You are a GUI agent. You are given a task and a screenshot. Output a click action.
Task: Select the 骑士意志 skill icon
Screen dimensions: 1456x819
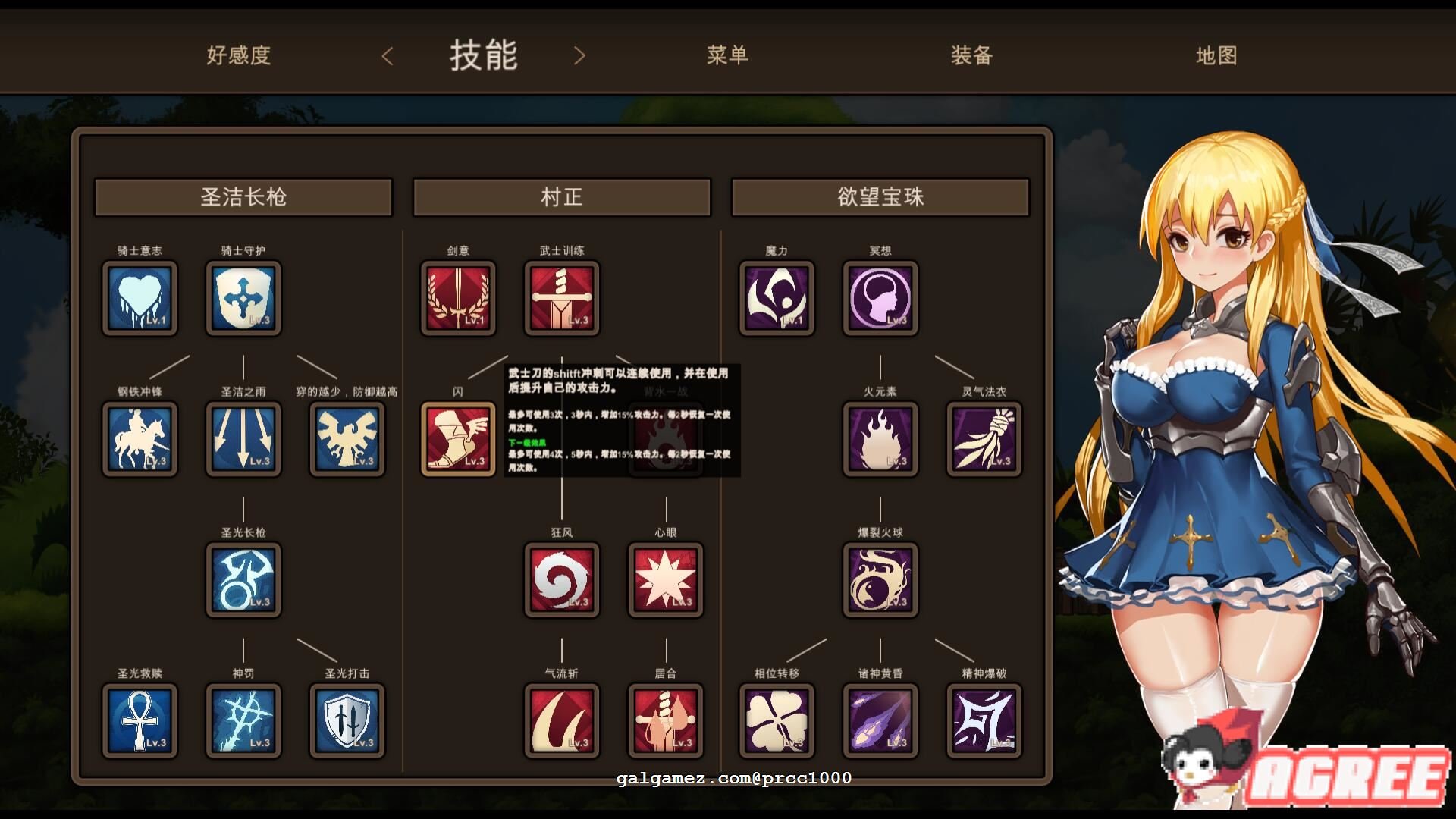[x=140, y=298]
